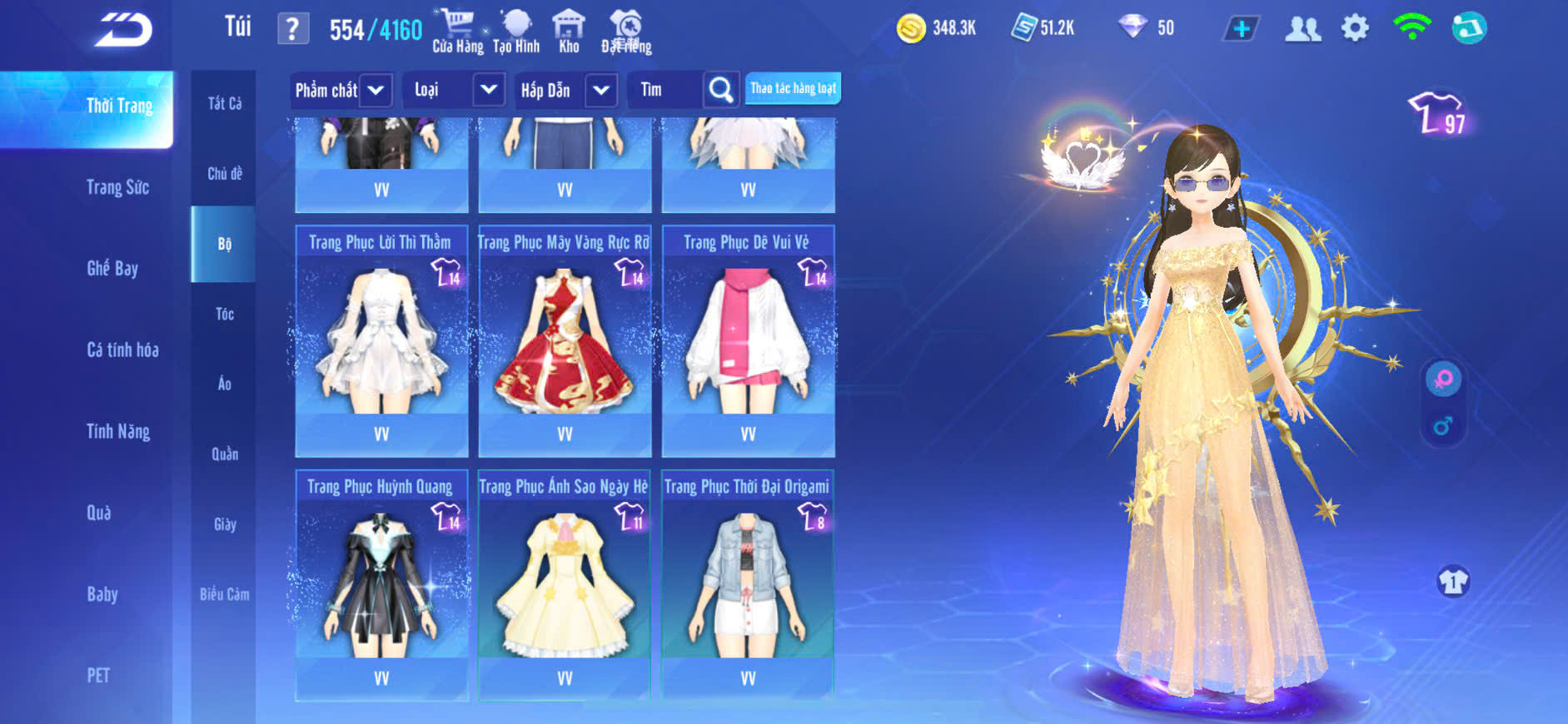Show Tất Cả items
This screenshot has width=1568, height=724.
225,103
